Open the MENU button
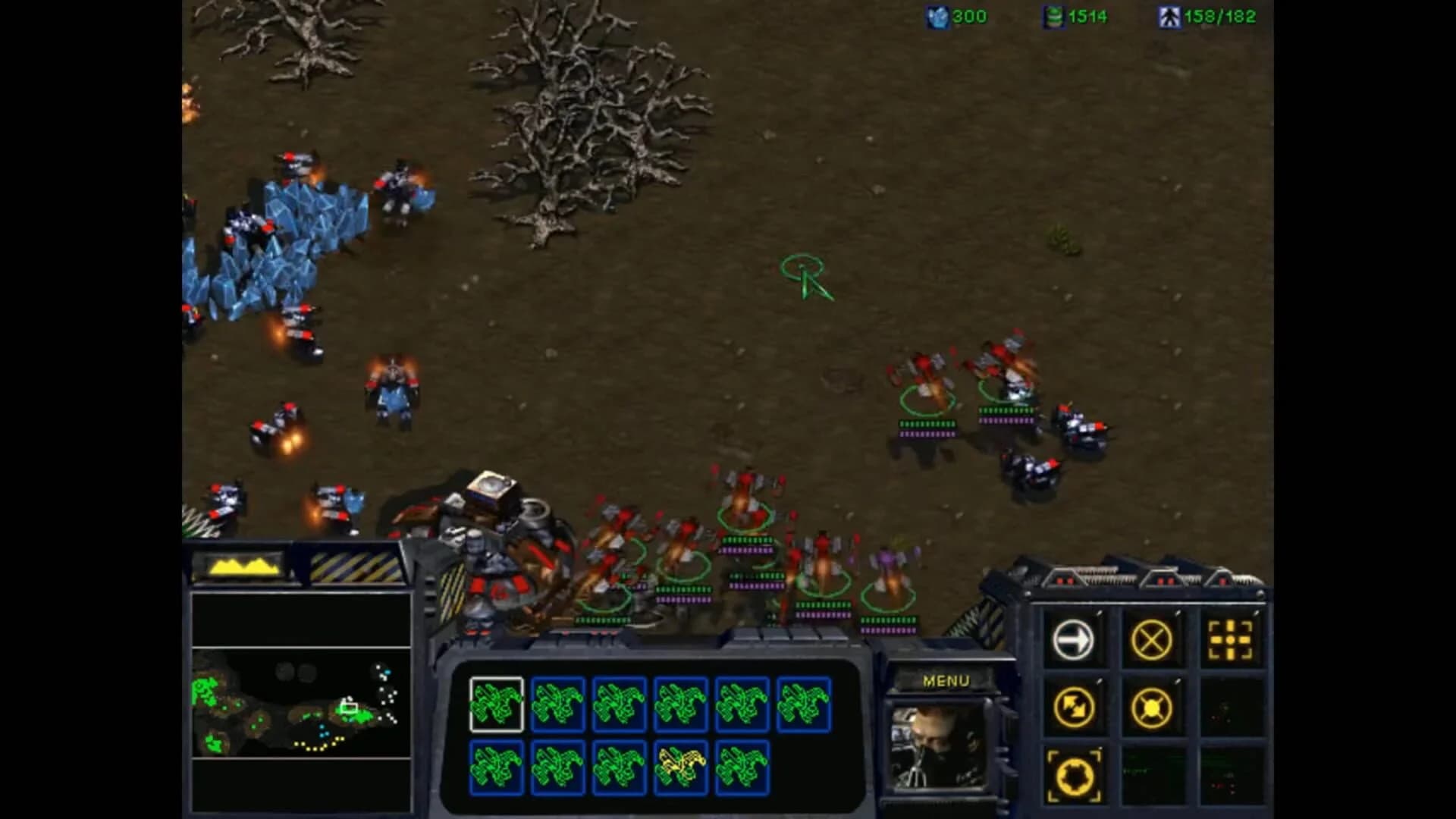 coord(947,679)
